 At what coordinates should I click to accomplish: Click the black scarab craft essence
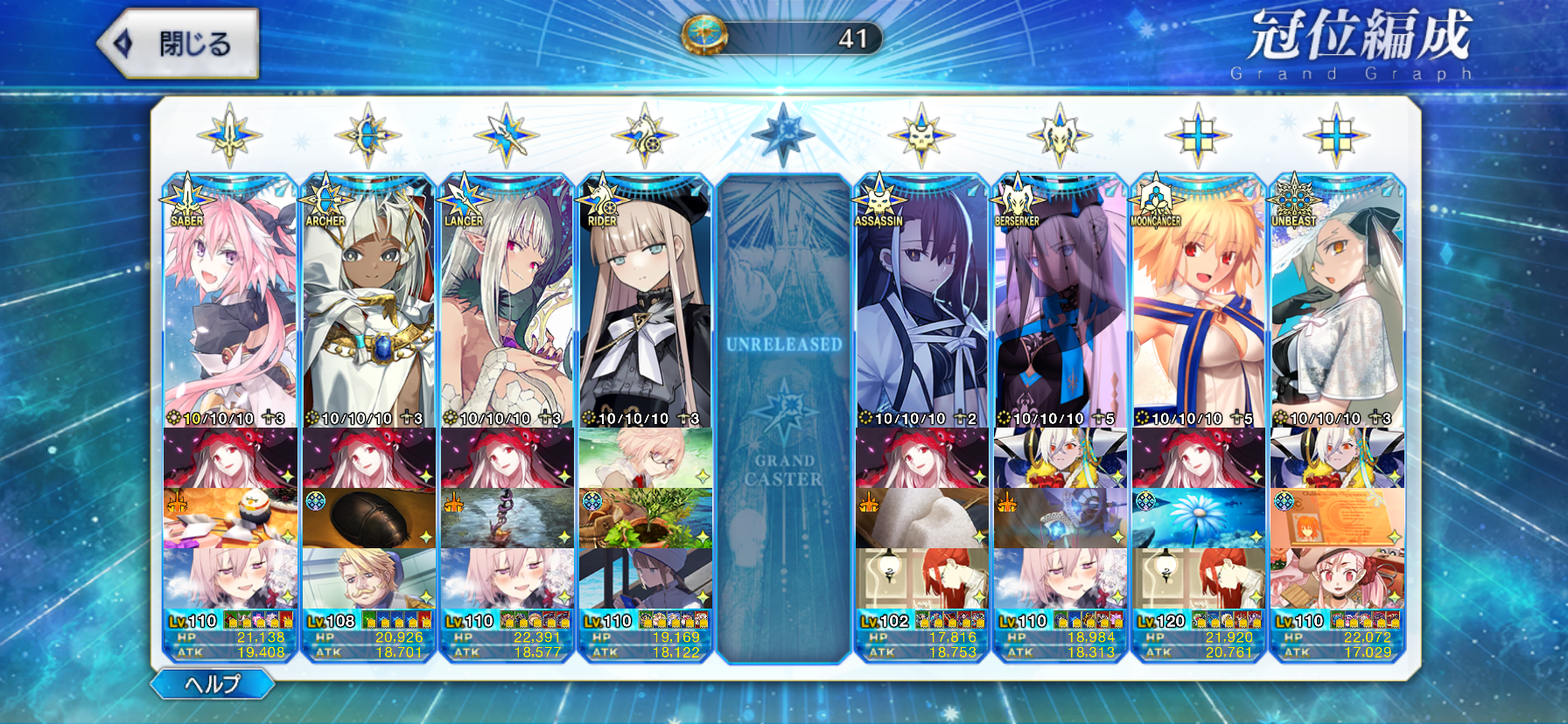tap(368, 519)
